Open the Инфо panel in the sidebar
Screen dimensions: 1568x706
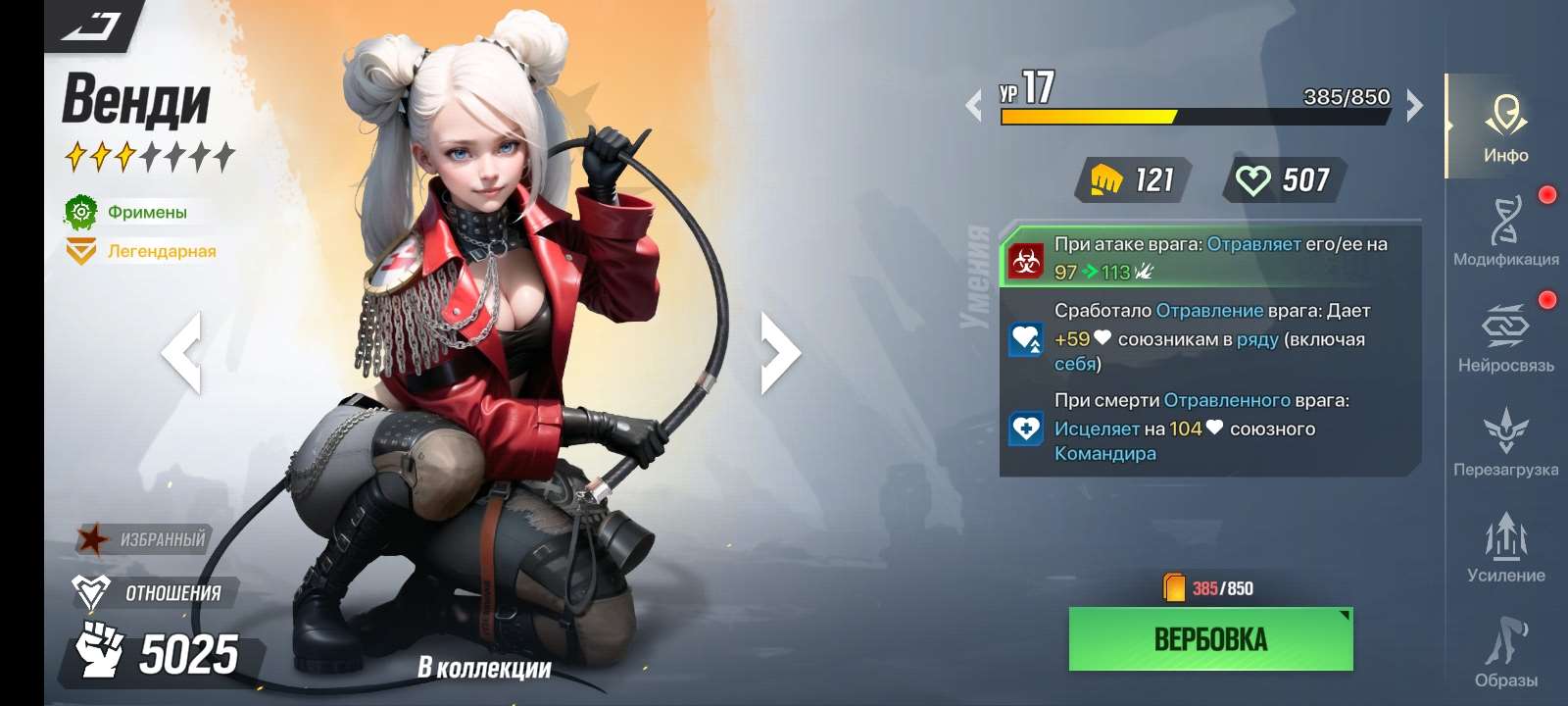[1506, 123]
